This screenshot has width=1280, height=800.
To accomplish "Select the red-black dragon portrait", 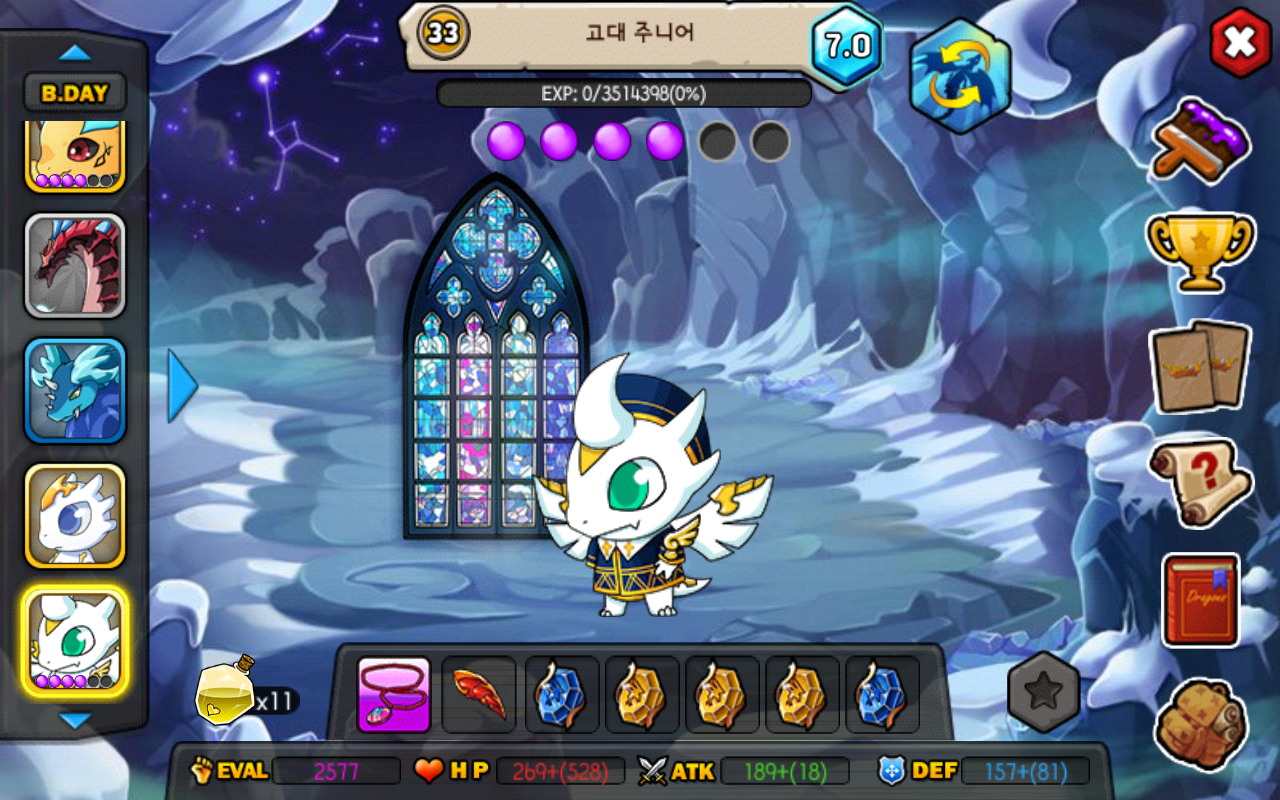I will tap(75, 266).
